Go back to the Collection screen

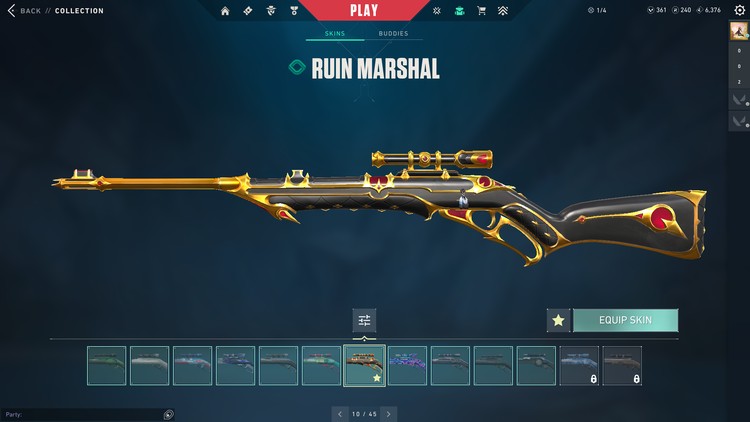coord(25,10)
